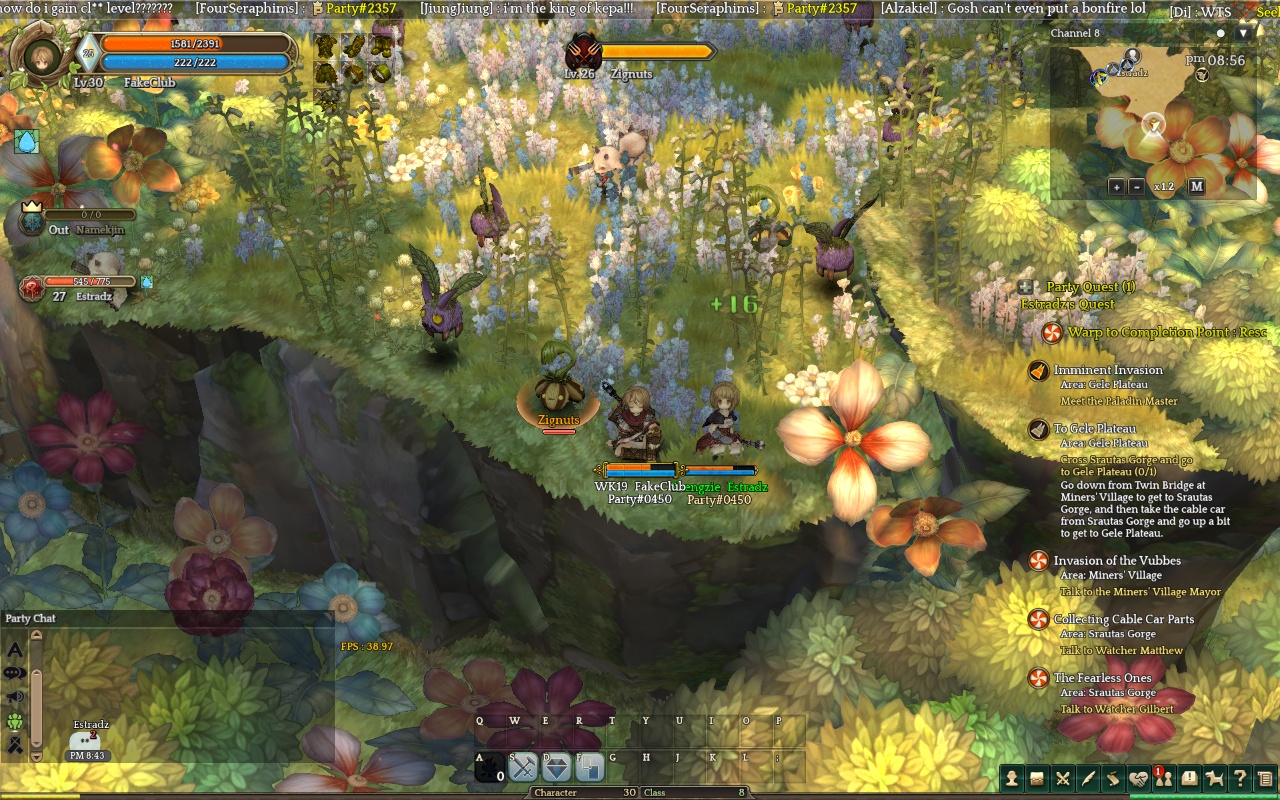Screen dimensions: 1280x800
Task: Collapse the minimap with the arrow button
Action: click(1243, 33)
